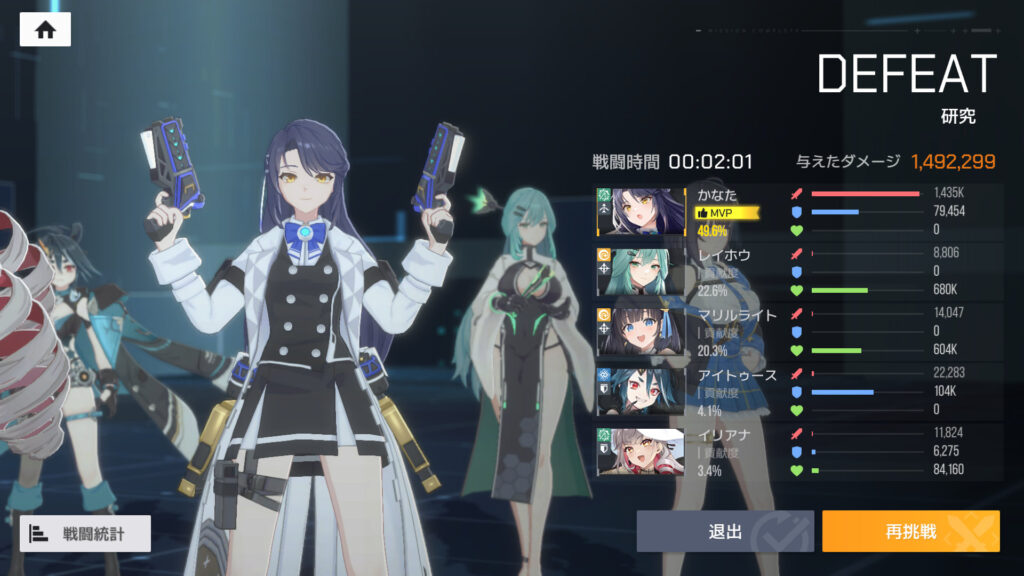Screen dimensions: 1024x576
Task: Retry the battle with 再挑戦
Action: (x=910, y=532)
